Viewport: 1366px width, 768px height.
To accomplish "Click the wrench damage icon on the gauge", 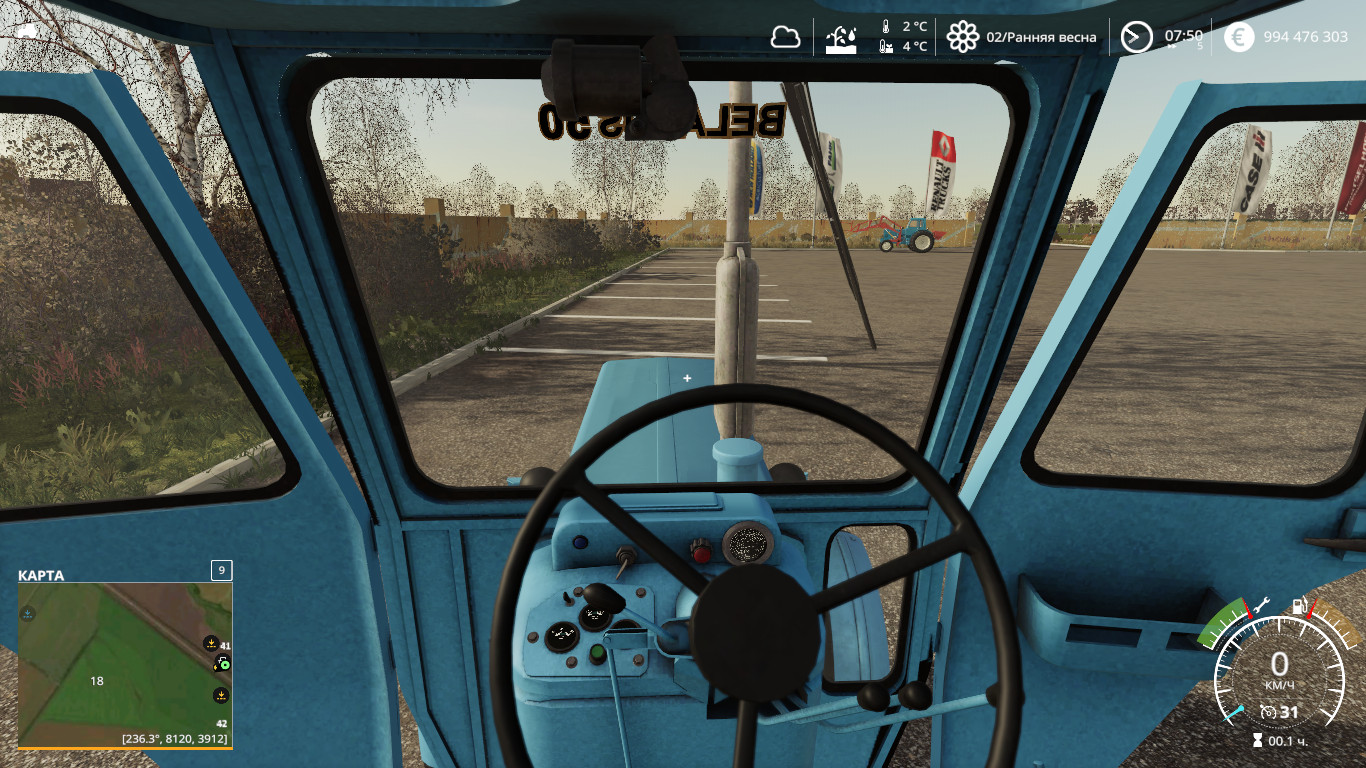I will (x=1260, y=604).
